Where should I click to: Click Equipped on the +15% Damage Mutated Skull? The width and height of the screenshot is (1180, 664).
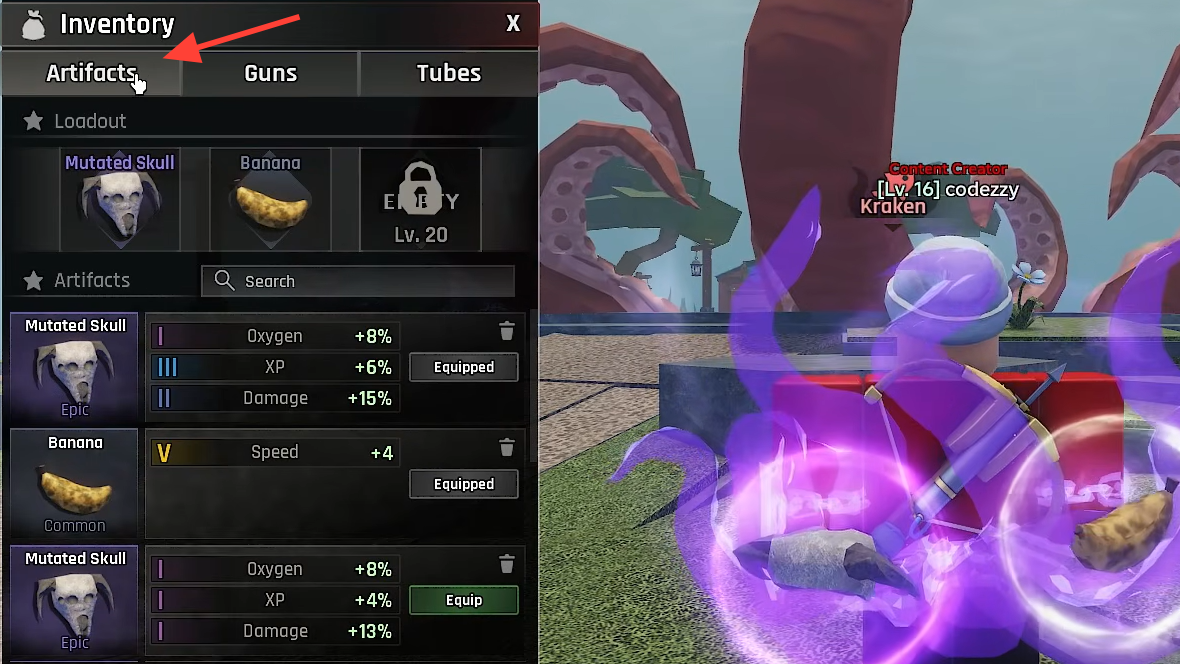point(464,367)
